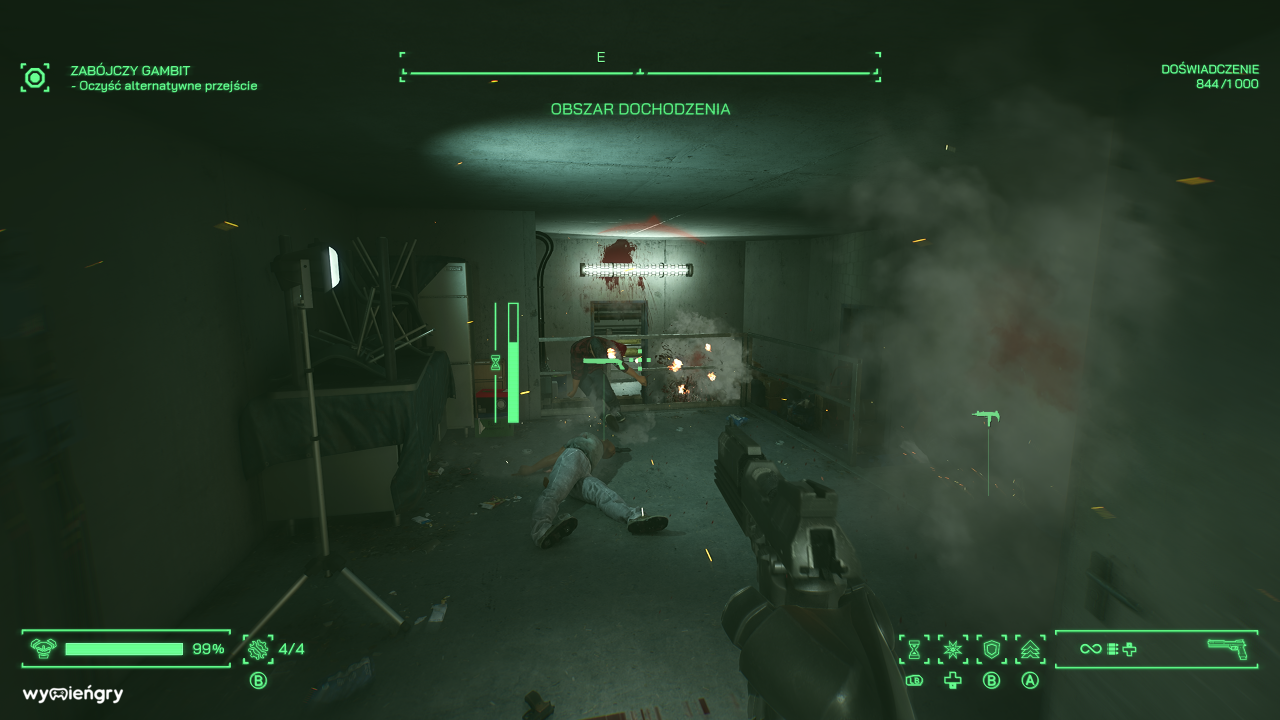Activate the starburst shockwave ability icon
The height and width of the screenshot is (720, 1280).
point(955,648)
